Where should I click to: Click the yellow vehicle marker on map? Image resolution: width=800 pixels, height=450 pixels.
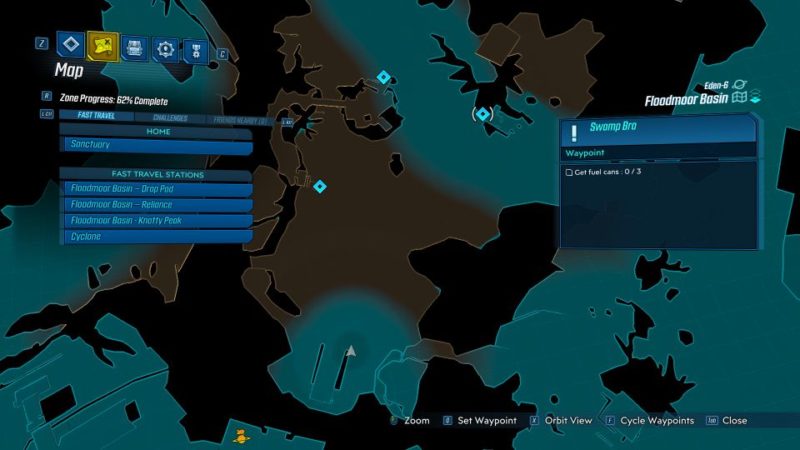click(241, 436)
